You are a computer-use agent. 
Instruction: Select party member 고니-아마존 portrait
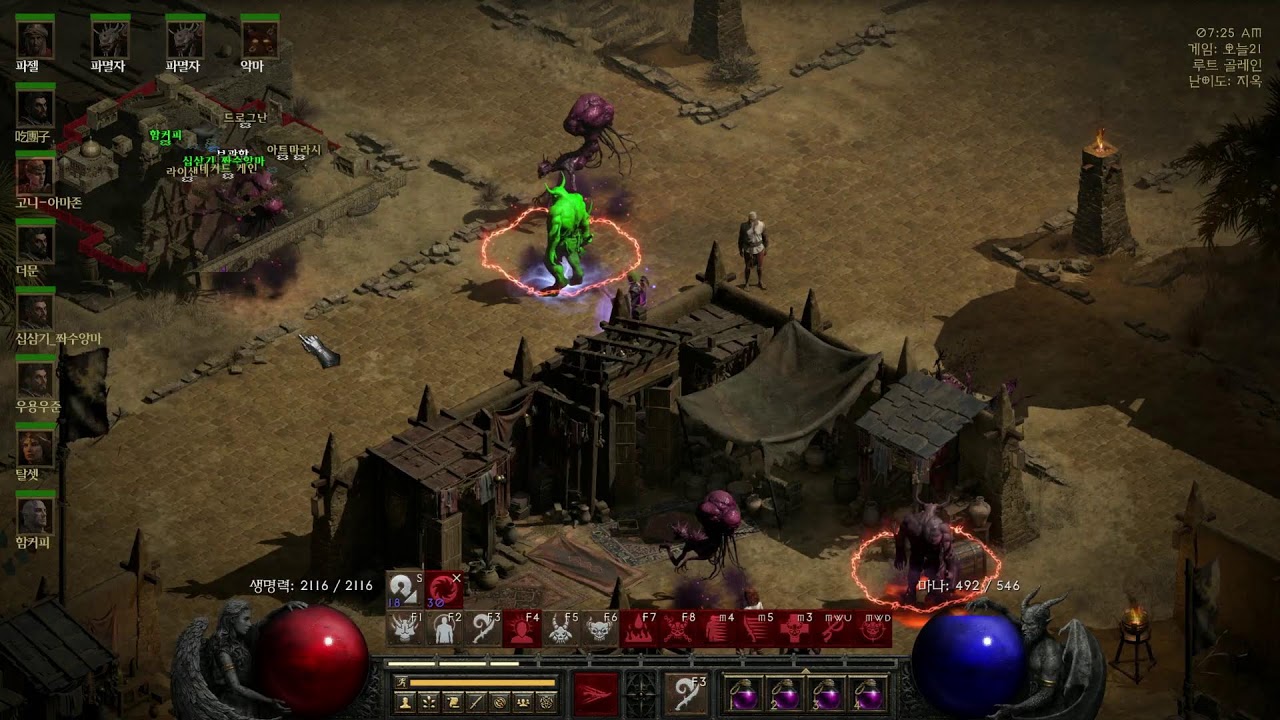click(35, 176)
